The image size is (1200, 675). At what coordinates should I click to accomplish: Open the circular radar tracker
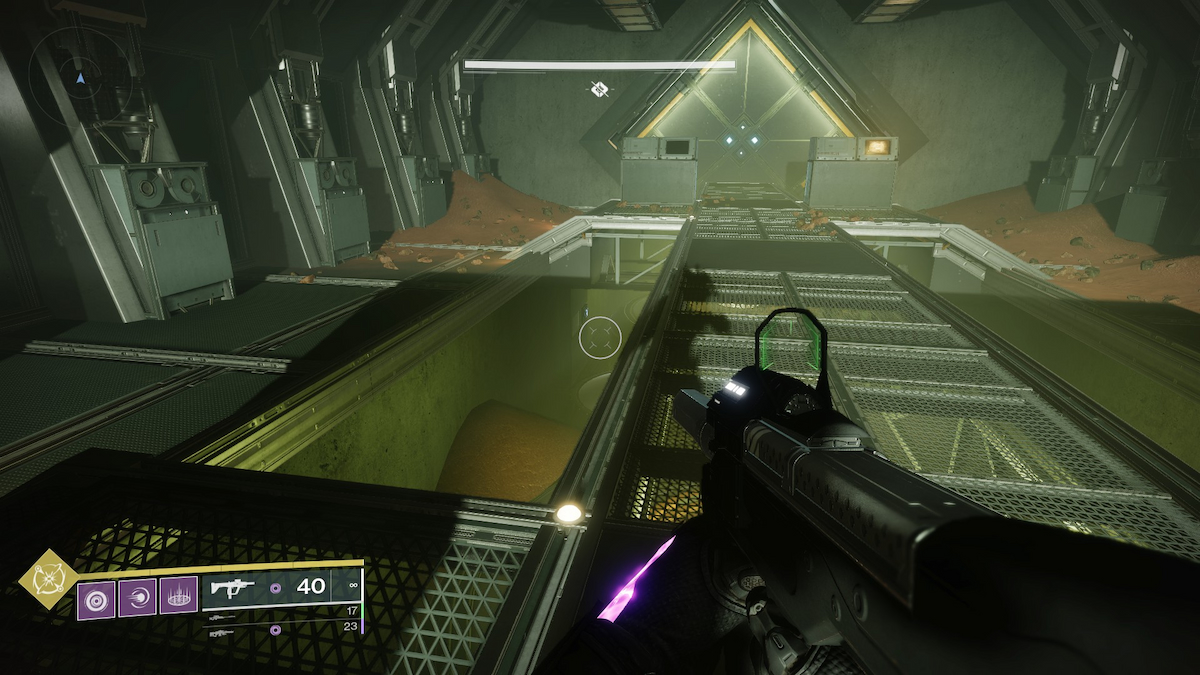click(x=81, y=73)
